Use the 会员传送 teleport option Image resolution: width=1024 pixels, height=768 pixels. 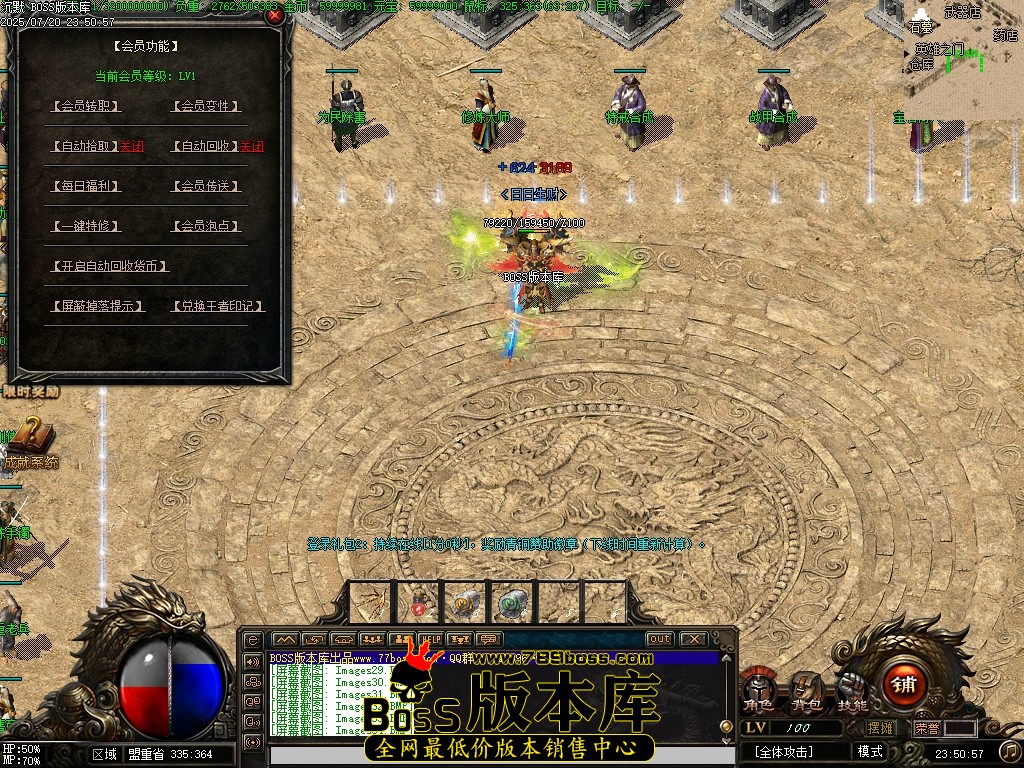pos(207,186)
